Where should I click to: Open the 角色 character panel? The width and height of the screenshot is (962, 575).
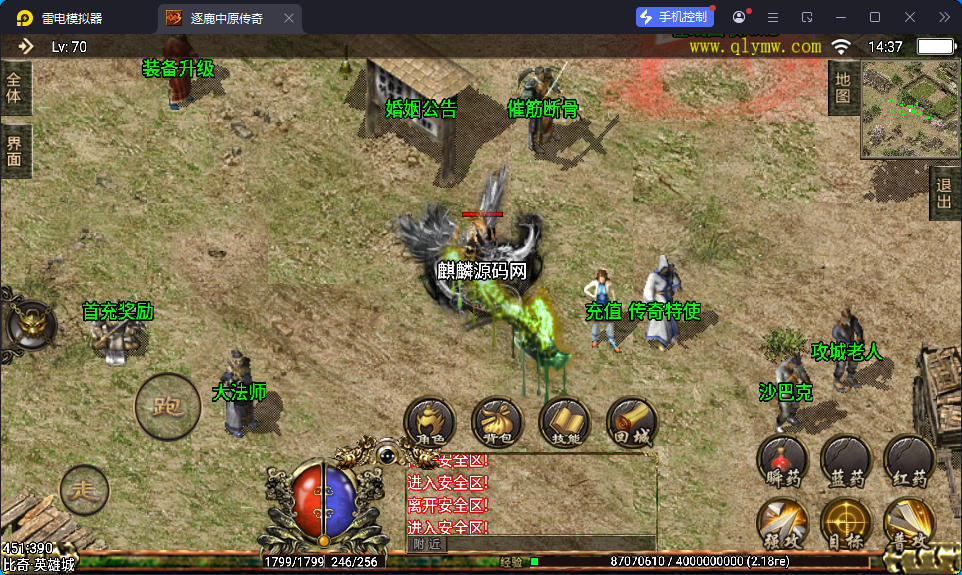click(x=430, y=422)
